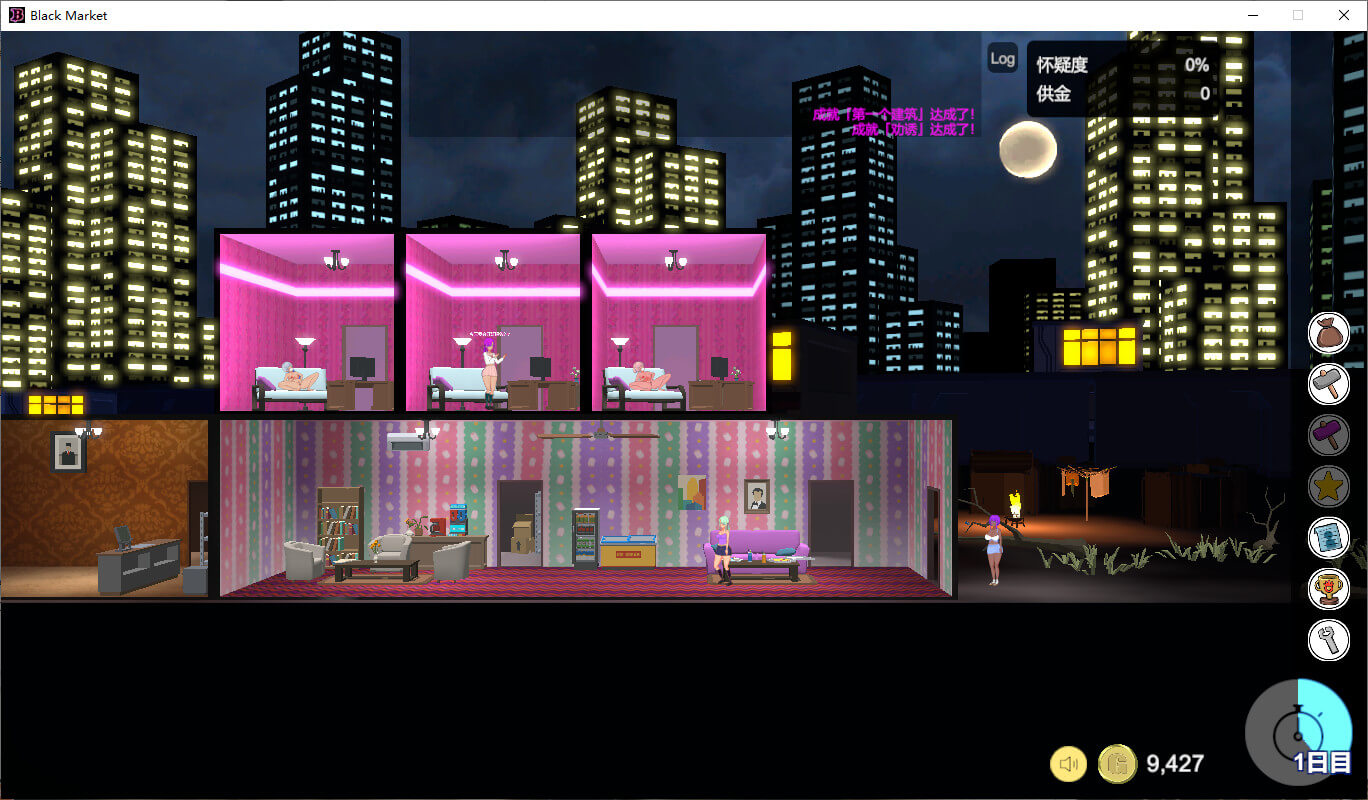Viewport: 1368px width, 800px height.
Task: Open the blue profile document icon
Action: tap(1329, 538)
